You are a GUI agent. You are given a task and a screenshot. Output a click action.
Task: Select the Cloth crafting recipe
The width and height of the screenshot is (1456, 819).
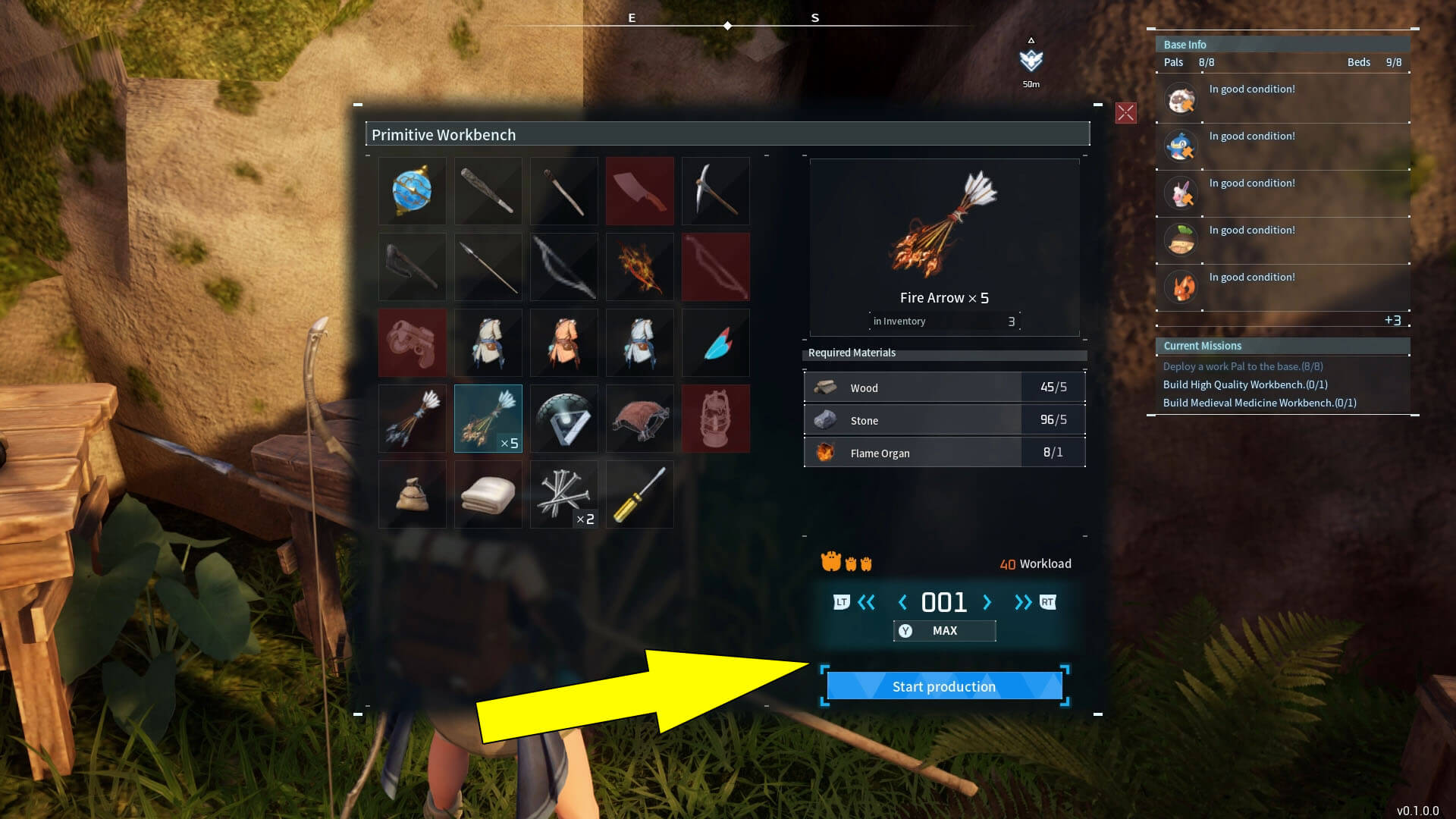[x=488, y=494]
